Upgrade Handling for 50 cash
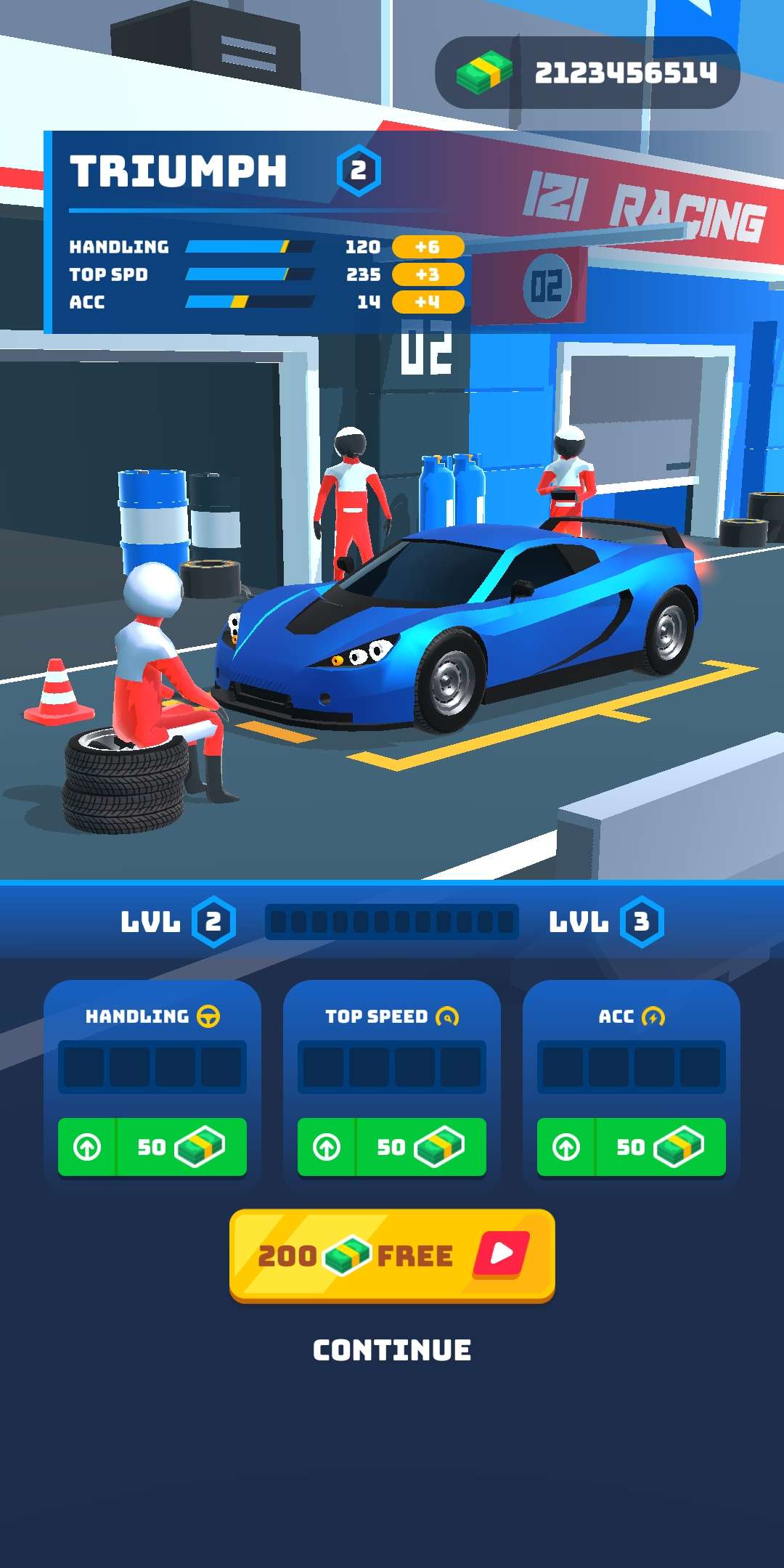This screenshot has width=784, height=1568. click(152, 1147)
